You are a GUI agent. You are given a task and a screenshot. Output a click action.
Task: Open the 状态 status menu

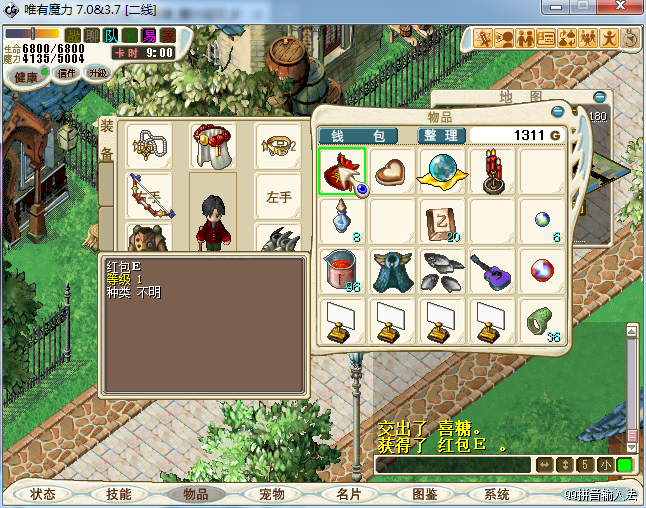click(43, 494)
